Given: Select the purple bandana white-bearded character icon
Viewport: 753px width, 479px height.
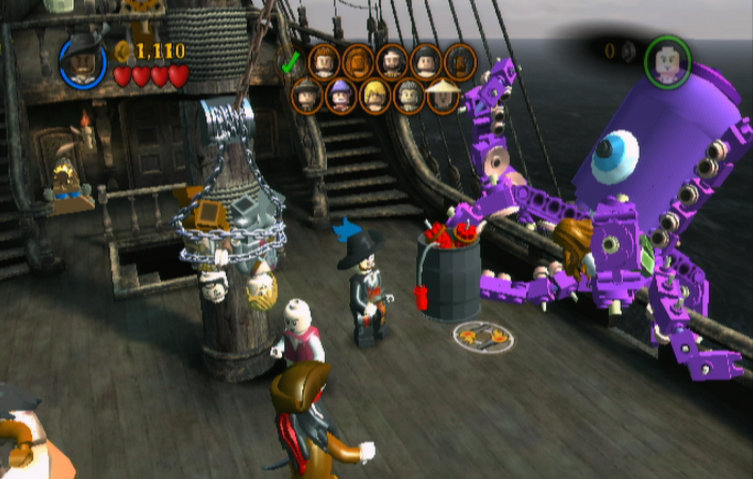Looking at the screenshot, I should (x=341, y=96).
